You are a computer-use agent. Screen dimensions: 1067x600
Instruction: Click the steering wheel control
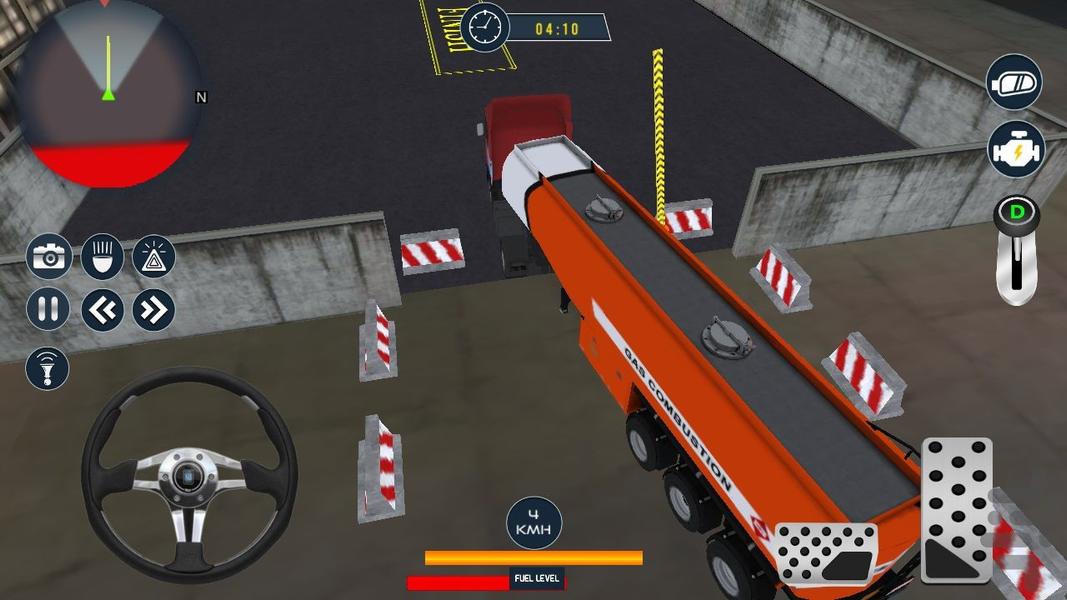189,474
